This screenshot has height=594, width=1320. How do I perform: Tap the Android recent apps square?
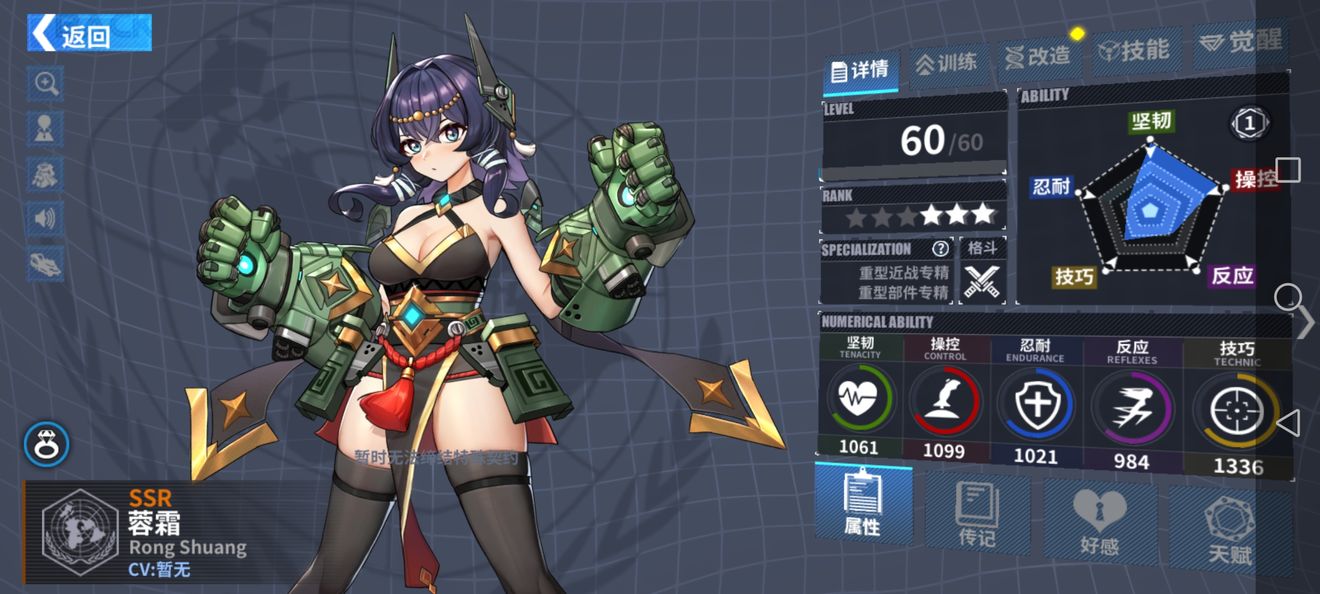(x=1288, y=170)
